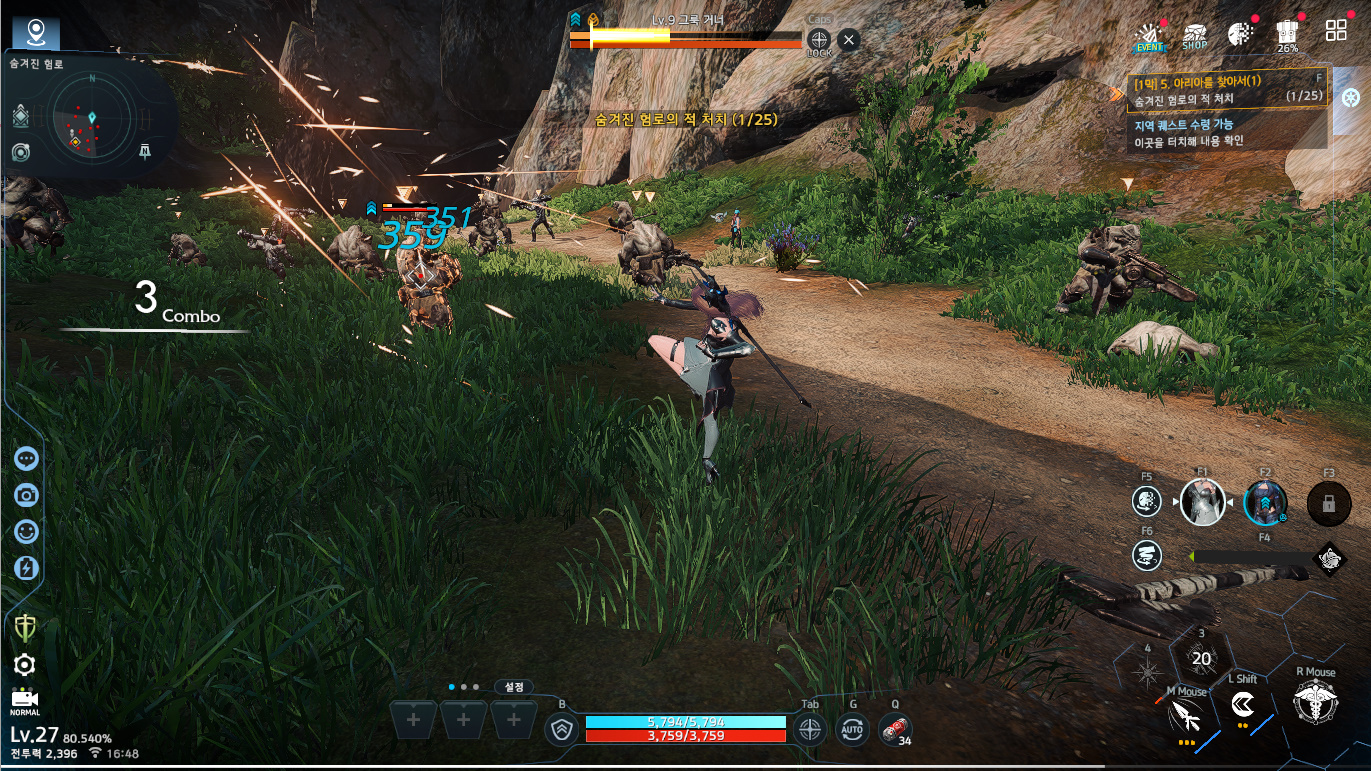Switch to the blue-haired character portrait
This screenshot has height=771, width=1371.
(x=1264, y=502)
